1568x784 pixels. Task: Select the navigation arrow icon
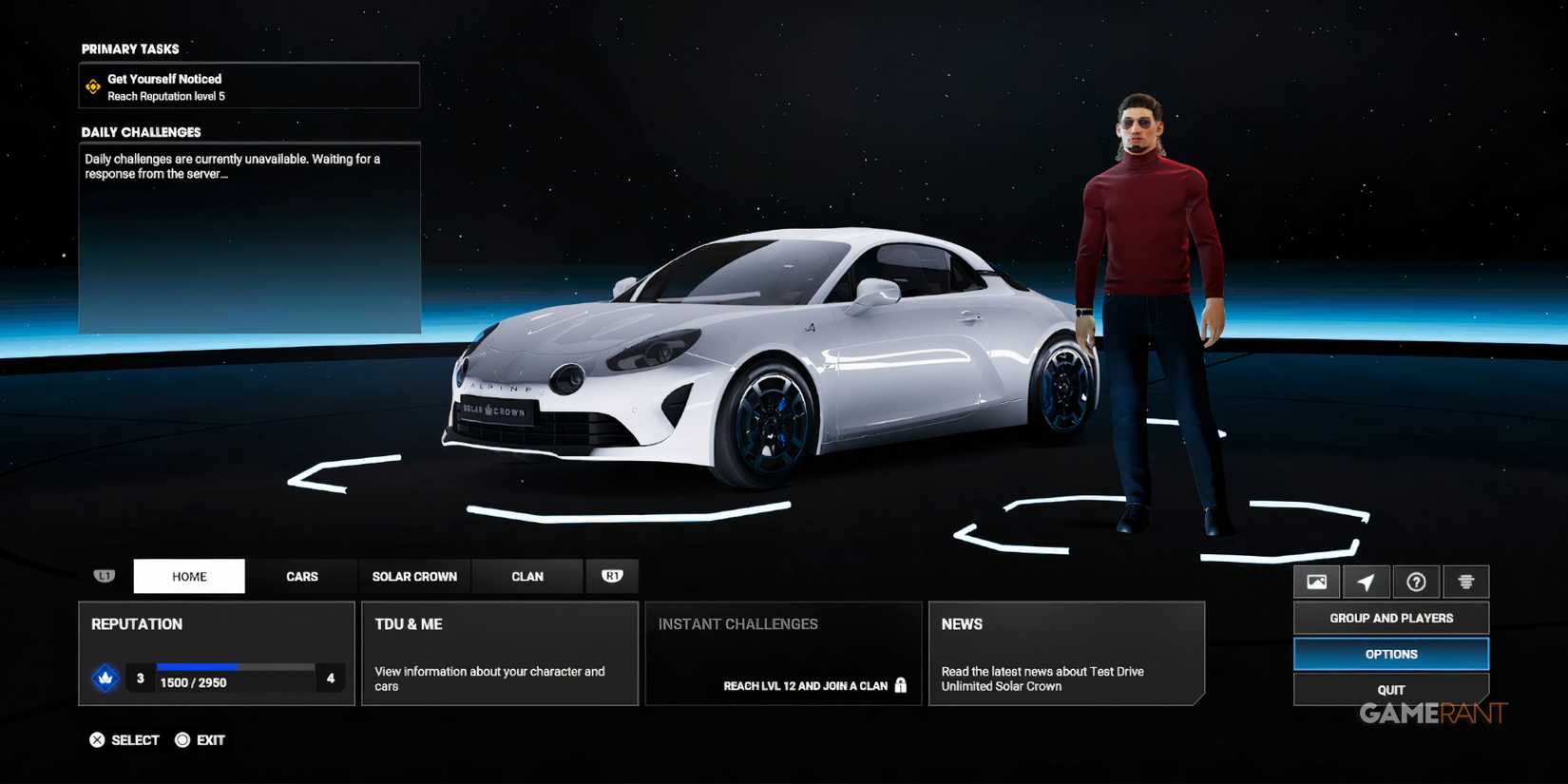(1367, 581)
